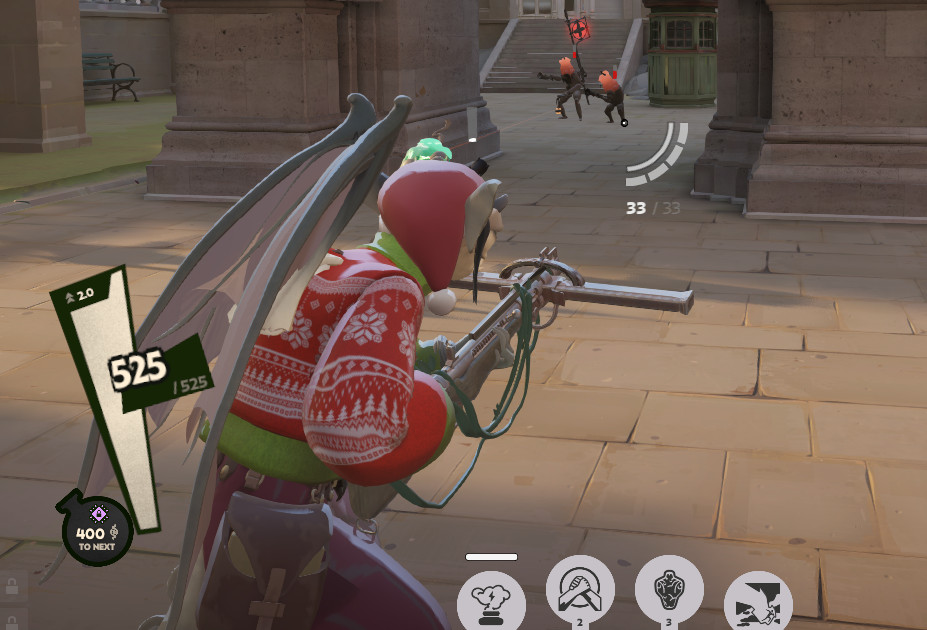927x630 pixels.
Task: Use the clasped hands ability
Action: (580, 590)
